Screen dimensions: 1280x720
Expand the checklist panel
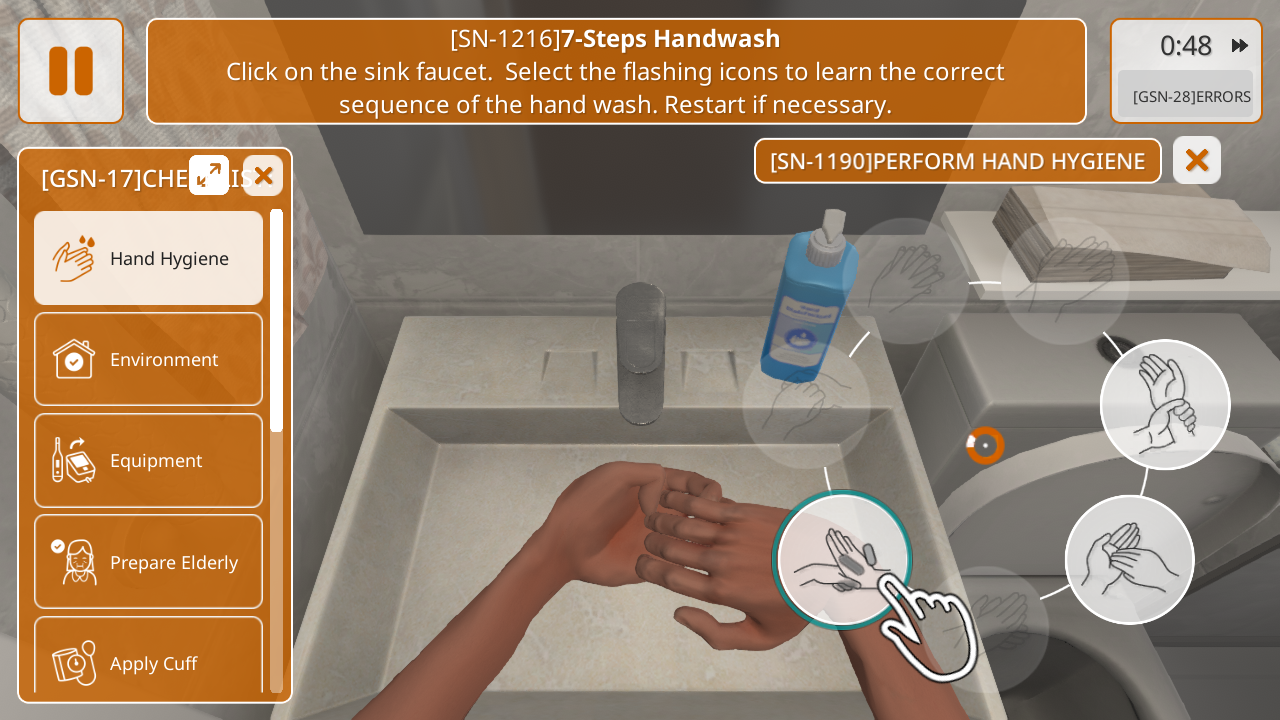pos(209,175)
